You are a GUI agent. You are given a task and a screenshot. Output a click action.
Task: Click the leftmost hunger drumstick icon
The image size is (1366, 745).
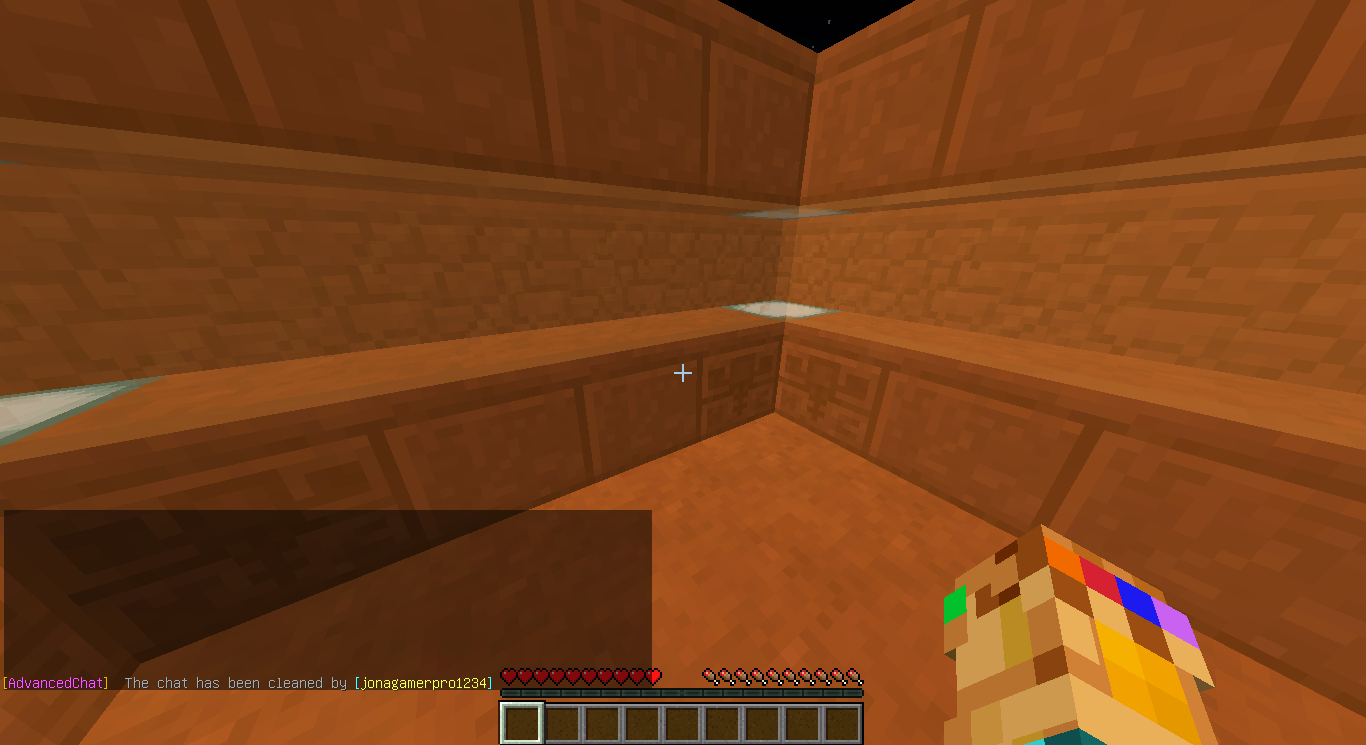pos(708,676)
